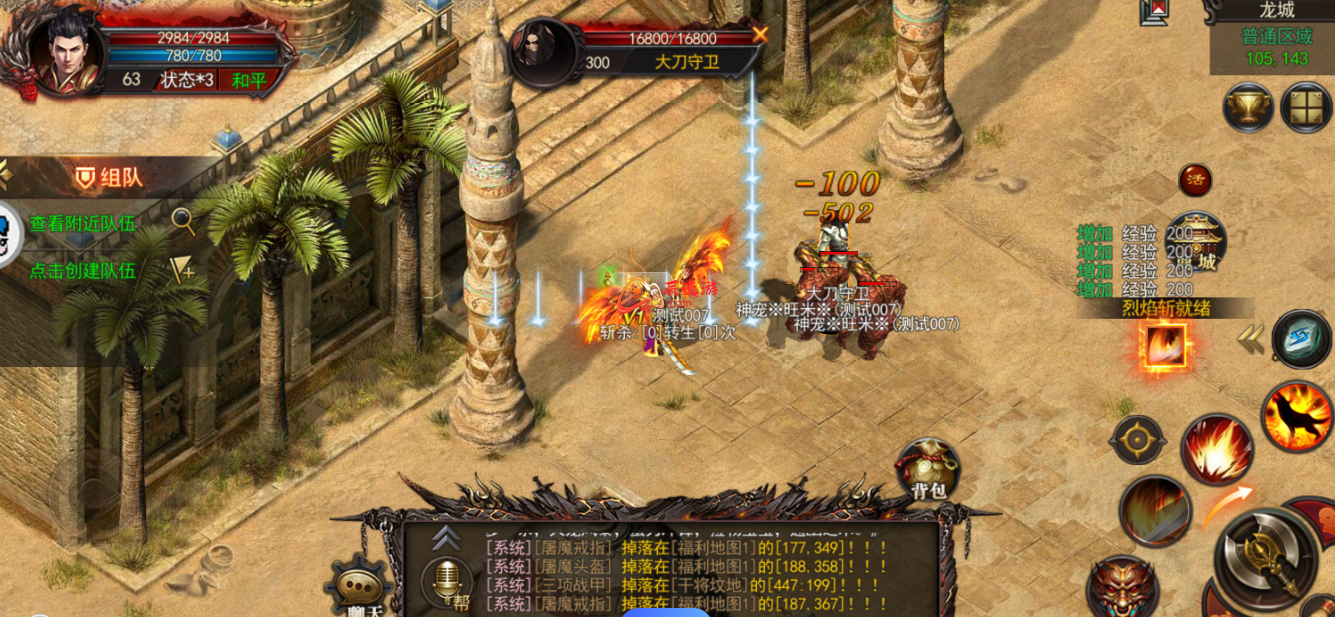Choose 点击创建队伍 to create a team
Screen dimensions: 1335x617
pos(82,271)
